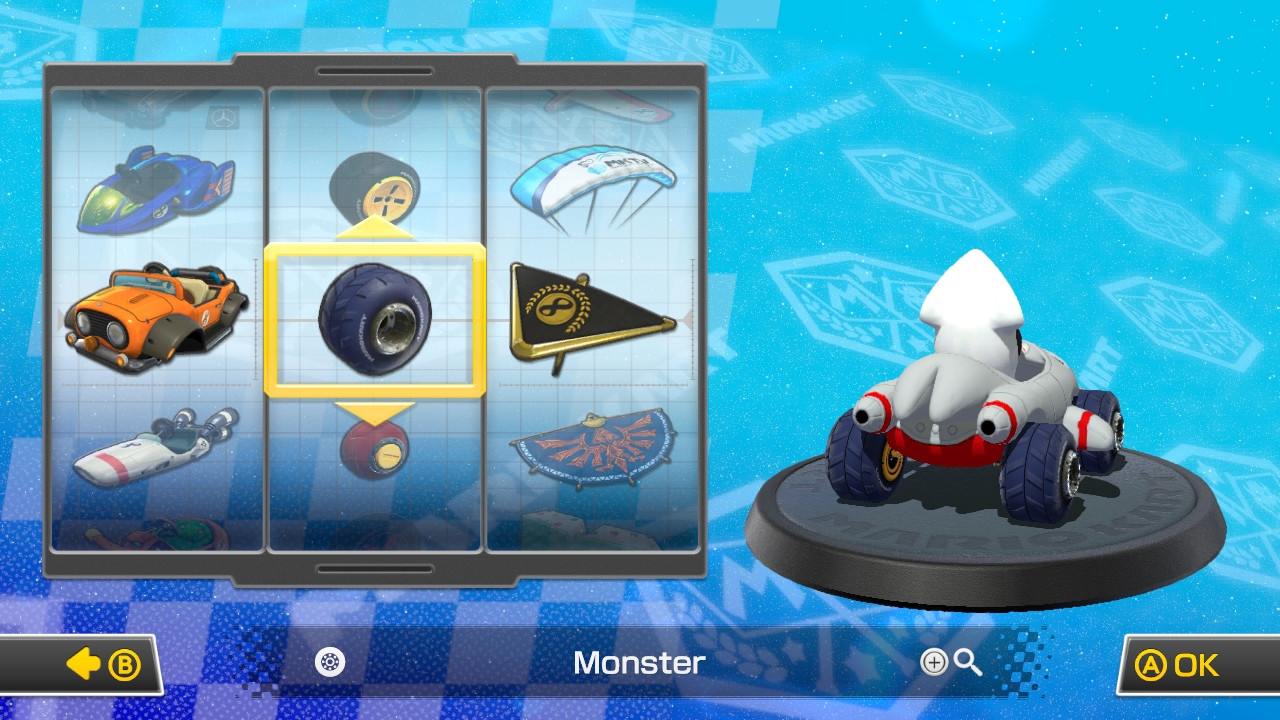1280x720 pixels.
Task: Click the Monster name label on the bottom bar
Action: tap(638, 664)
